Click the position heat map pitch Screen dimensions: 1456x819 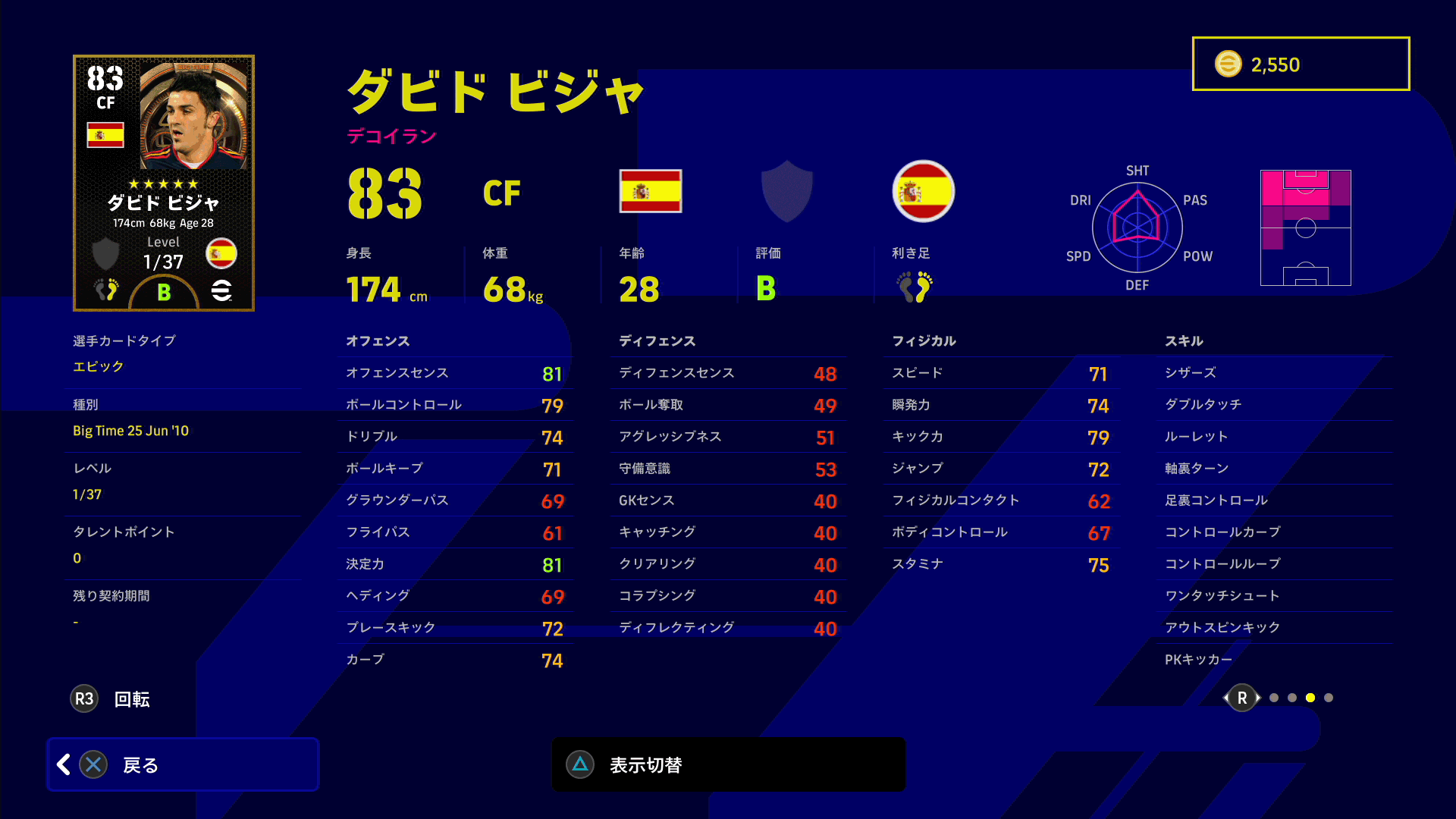pyautogui.click(x=1305, y=227)
